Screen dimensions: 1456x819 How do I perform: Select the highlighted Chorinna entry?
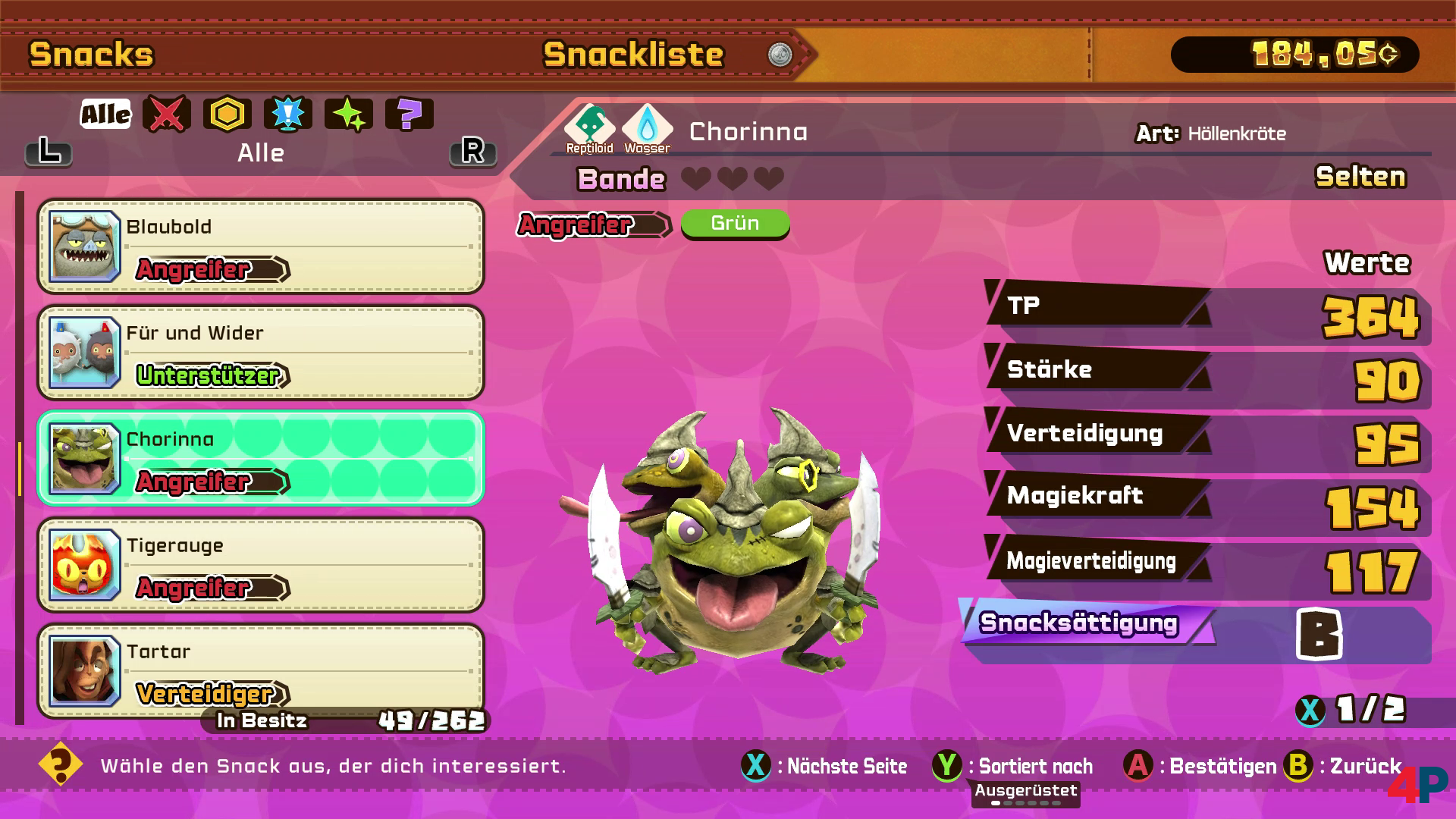tap(261, 459)
